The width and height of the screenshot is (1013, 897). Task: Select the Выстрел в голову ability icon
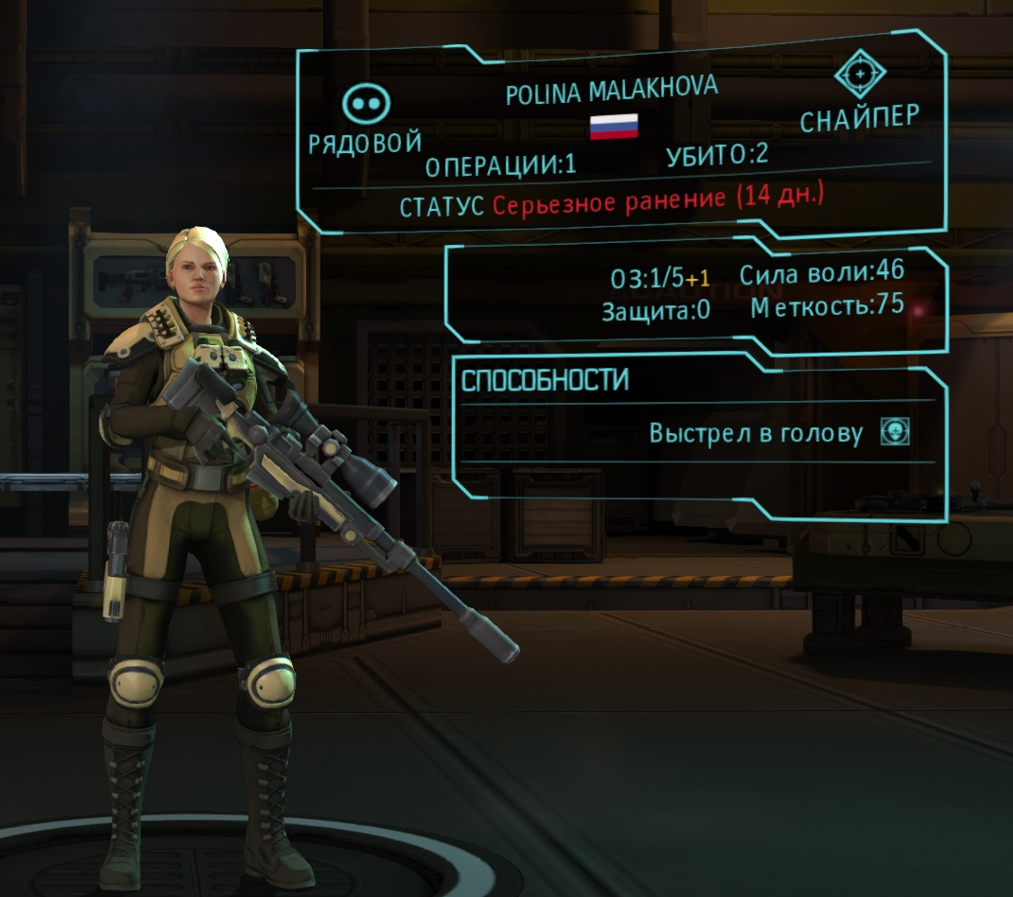coord(895,431)
